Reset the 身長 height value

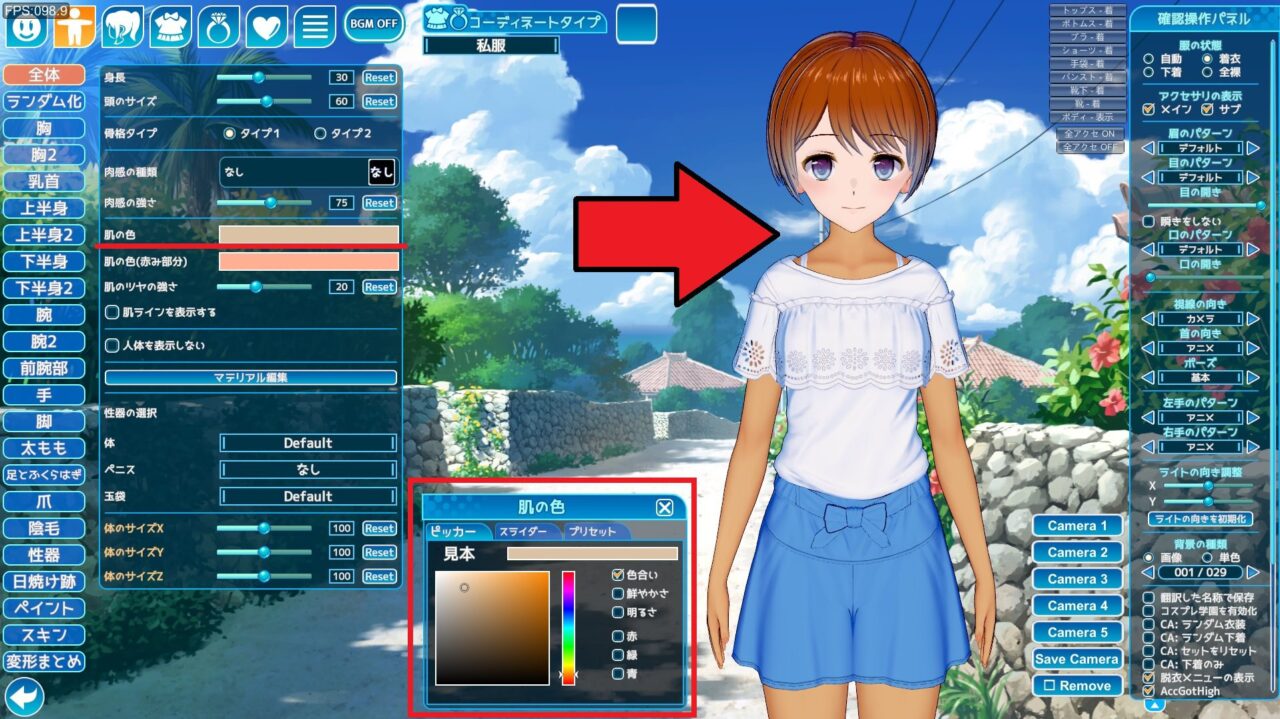coord(379,77)
